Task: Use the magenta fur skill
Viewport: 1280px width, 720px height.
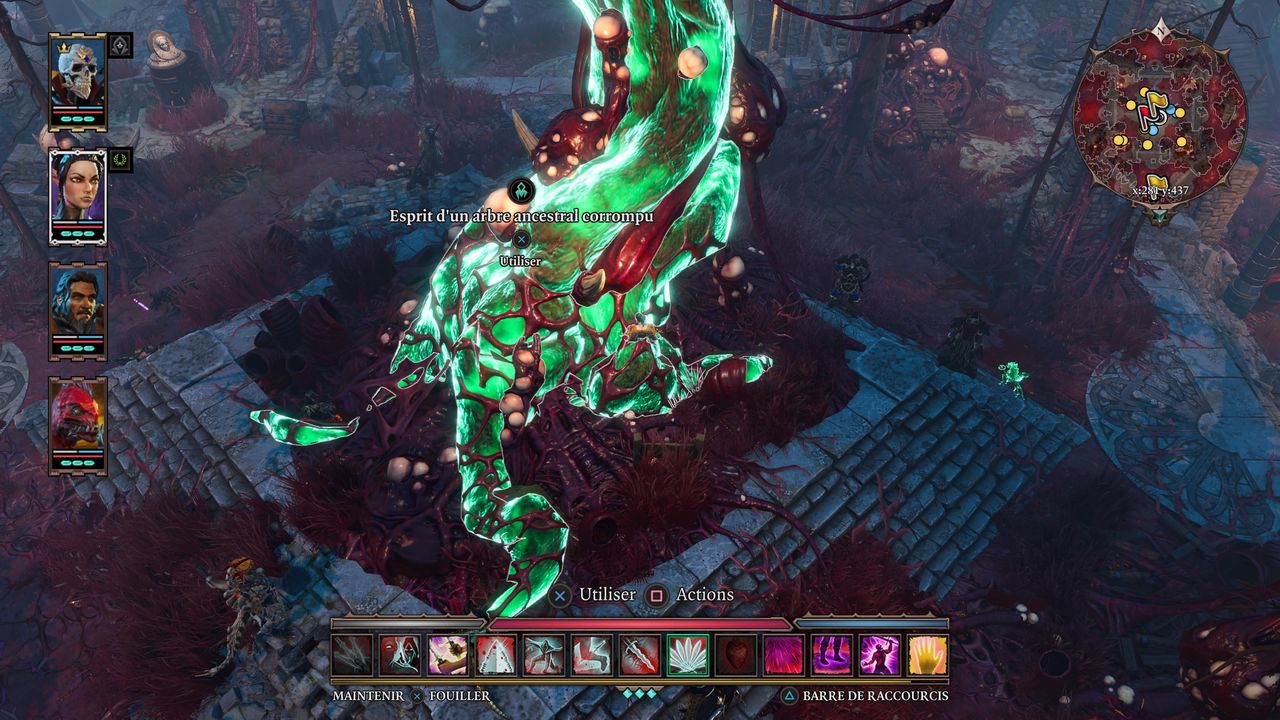Action: pyautogui.click(x=783, y=655)
